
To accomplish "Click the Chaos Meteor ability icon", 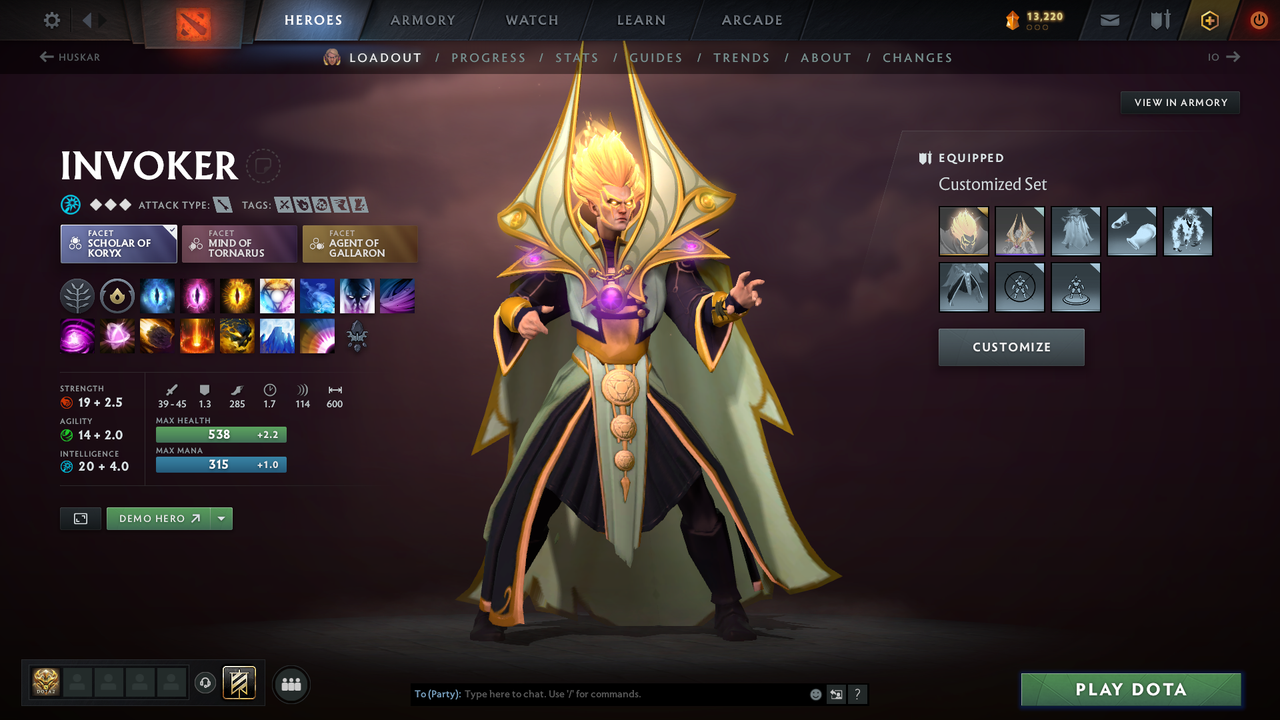I will (x=157, y=335).
